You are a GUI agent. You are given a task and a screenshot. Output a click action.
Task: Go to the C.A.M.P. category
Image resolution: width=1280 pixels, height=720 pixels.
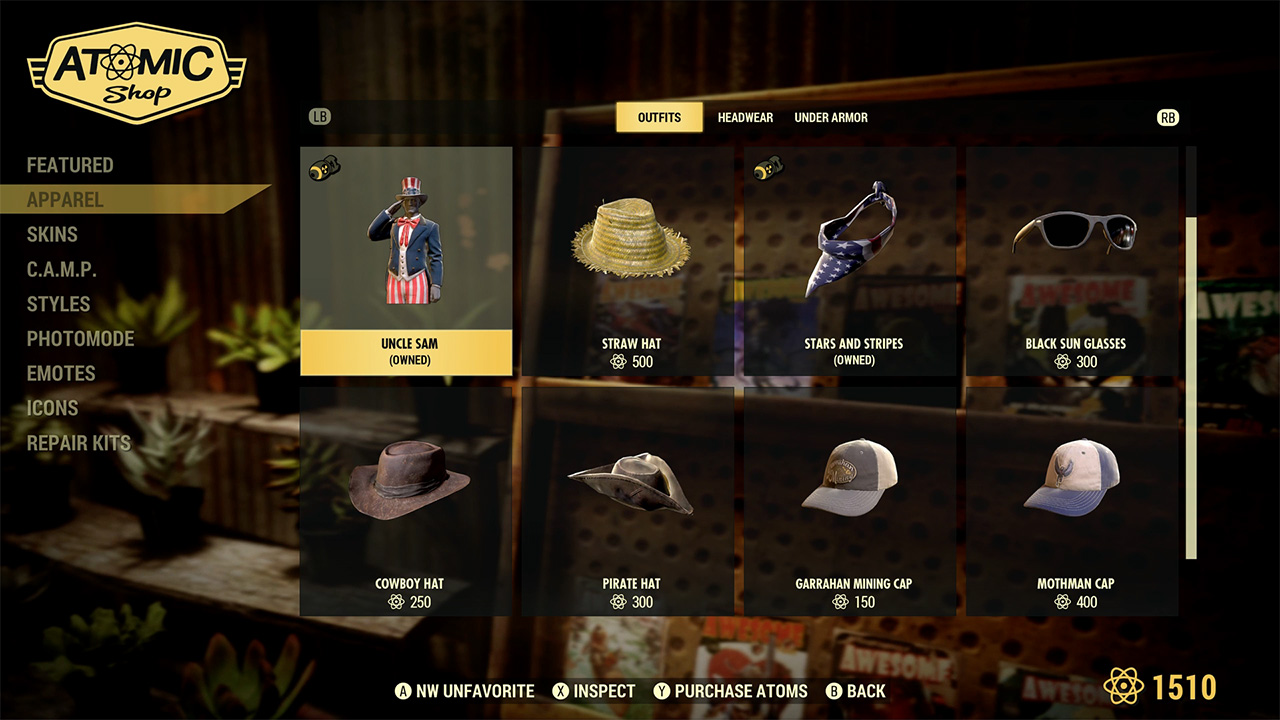[62, 269]
